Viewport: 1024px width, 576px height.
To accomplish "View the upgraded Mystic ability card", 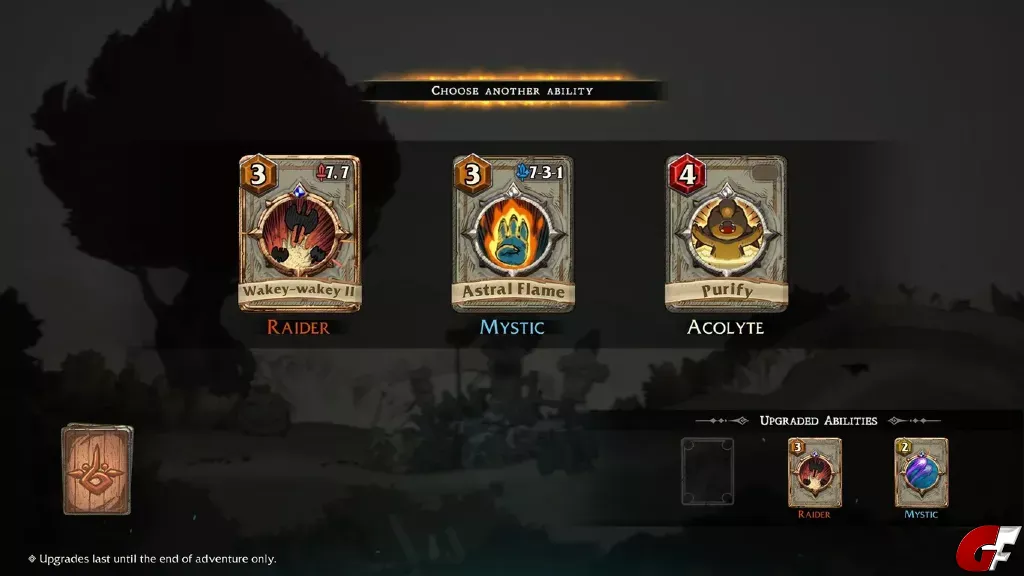I will pyautogui.click(x=921, y=472).
